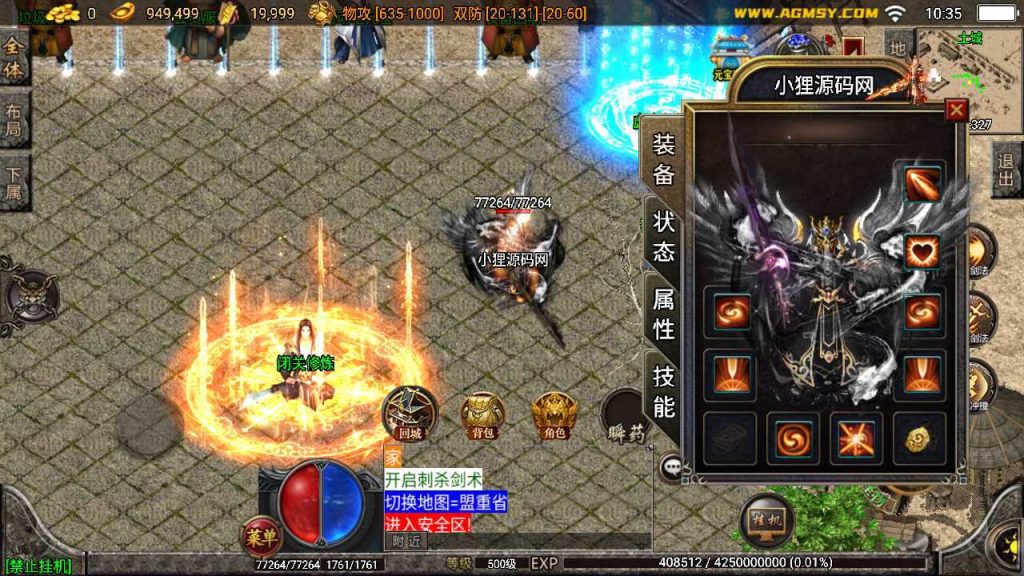
Task: Close the character equipment panel
Action: point(957,110)
